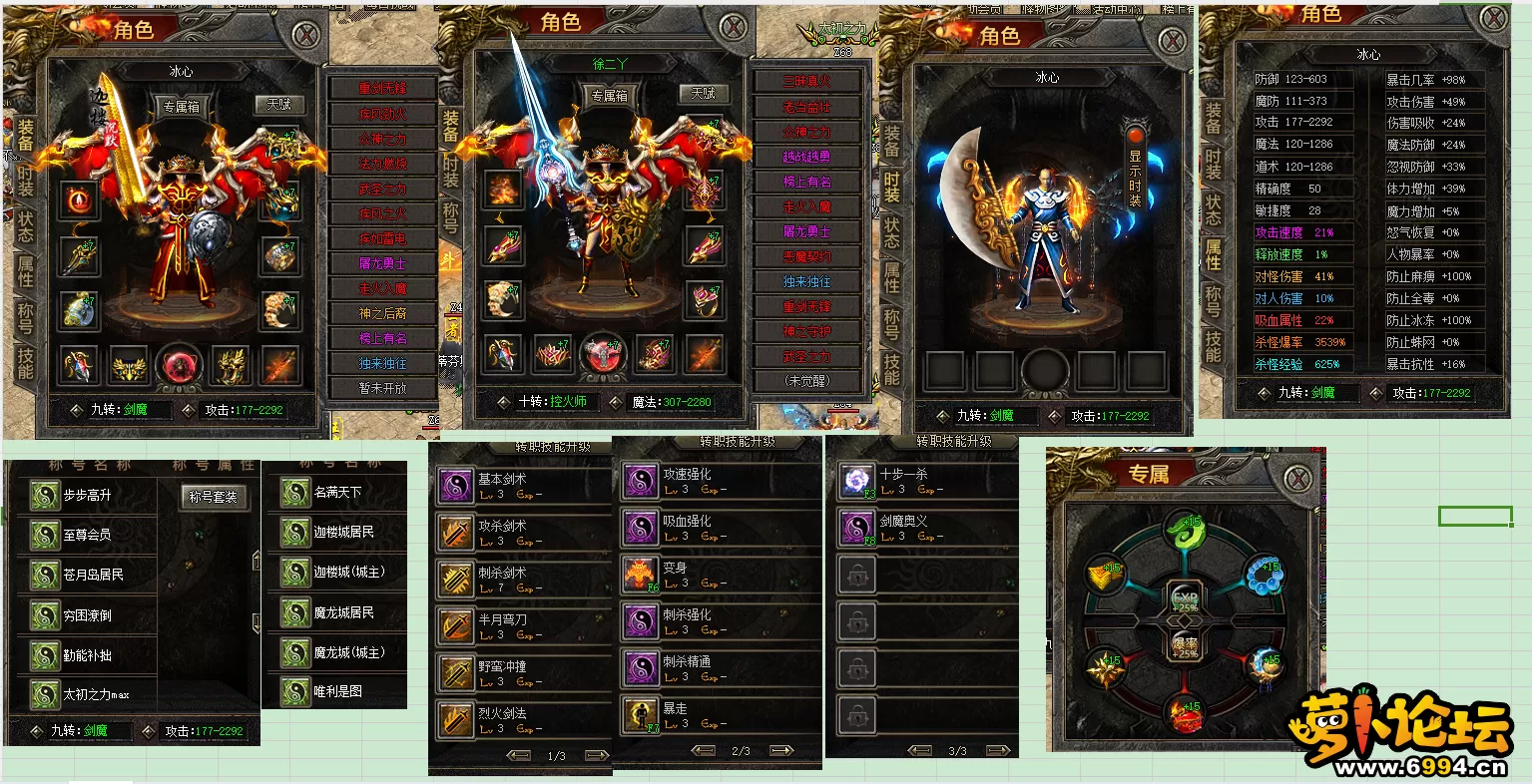
Task: Choose the 名满天下 title
Action: click(336, 493)
